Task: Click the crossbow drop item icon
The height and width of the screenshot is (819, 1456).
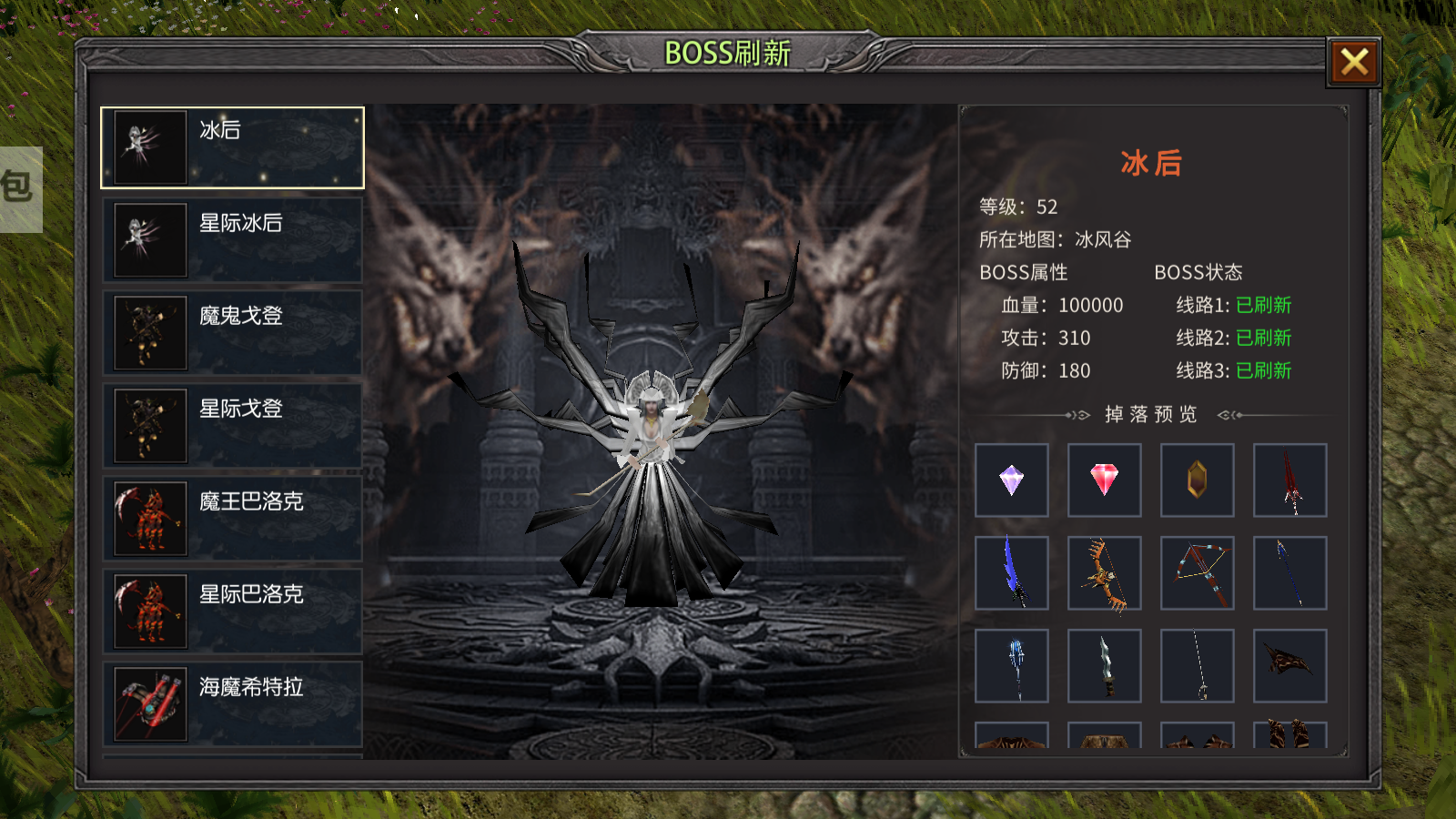Action: [x=1197, y=573]
